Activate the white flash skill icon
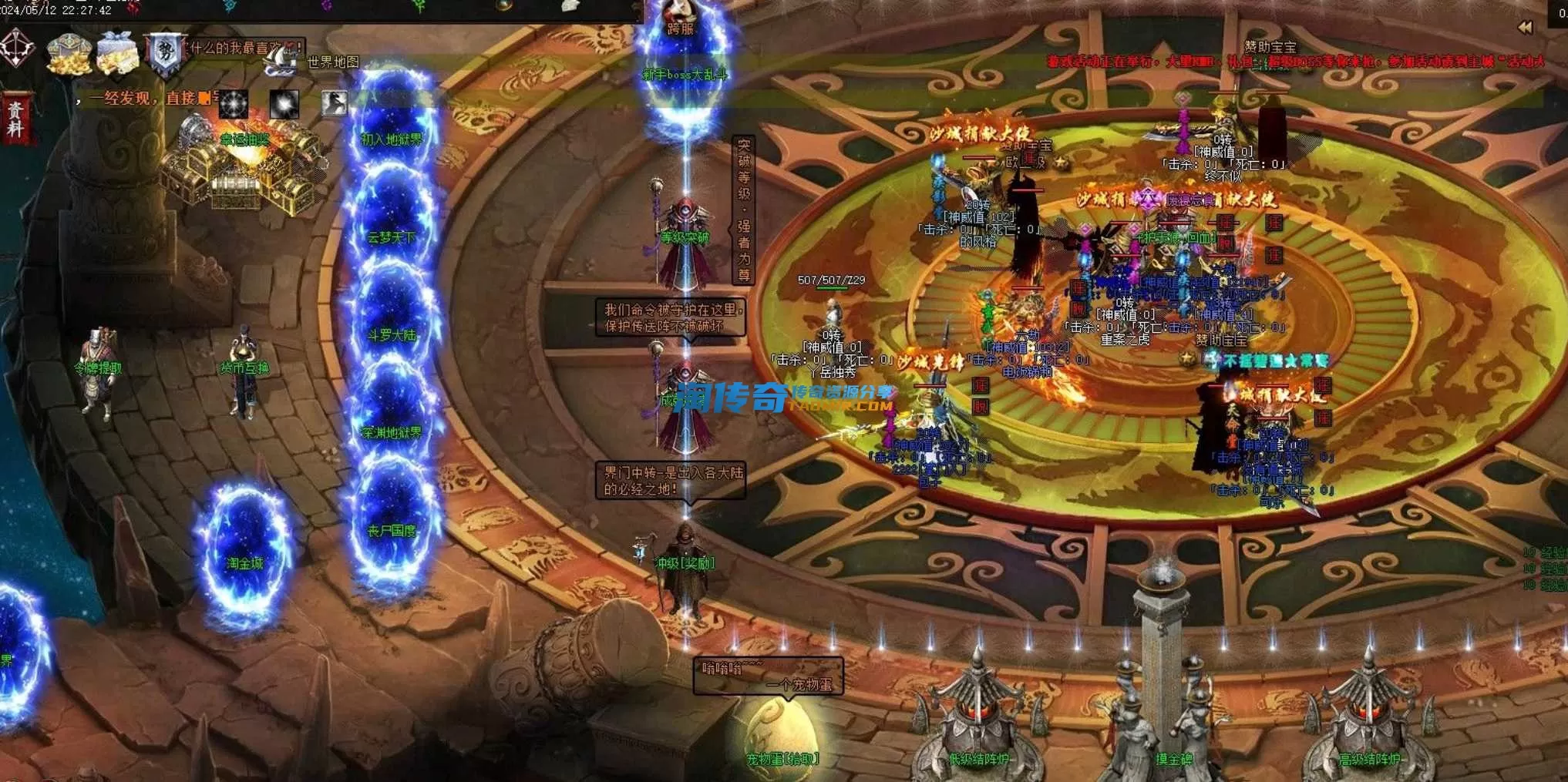Image resolution: width=1568 pixels, height=782 pixels. pyautogui.click(x=284, y=103)
